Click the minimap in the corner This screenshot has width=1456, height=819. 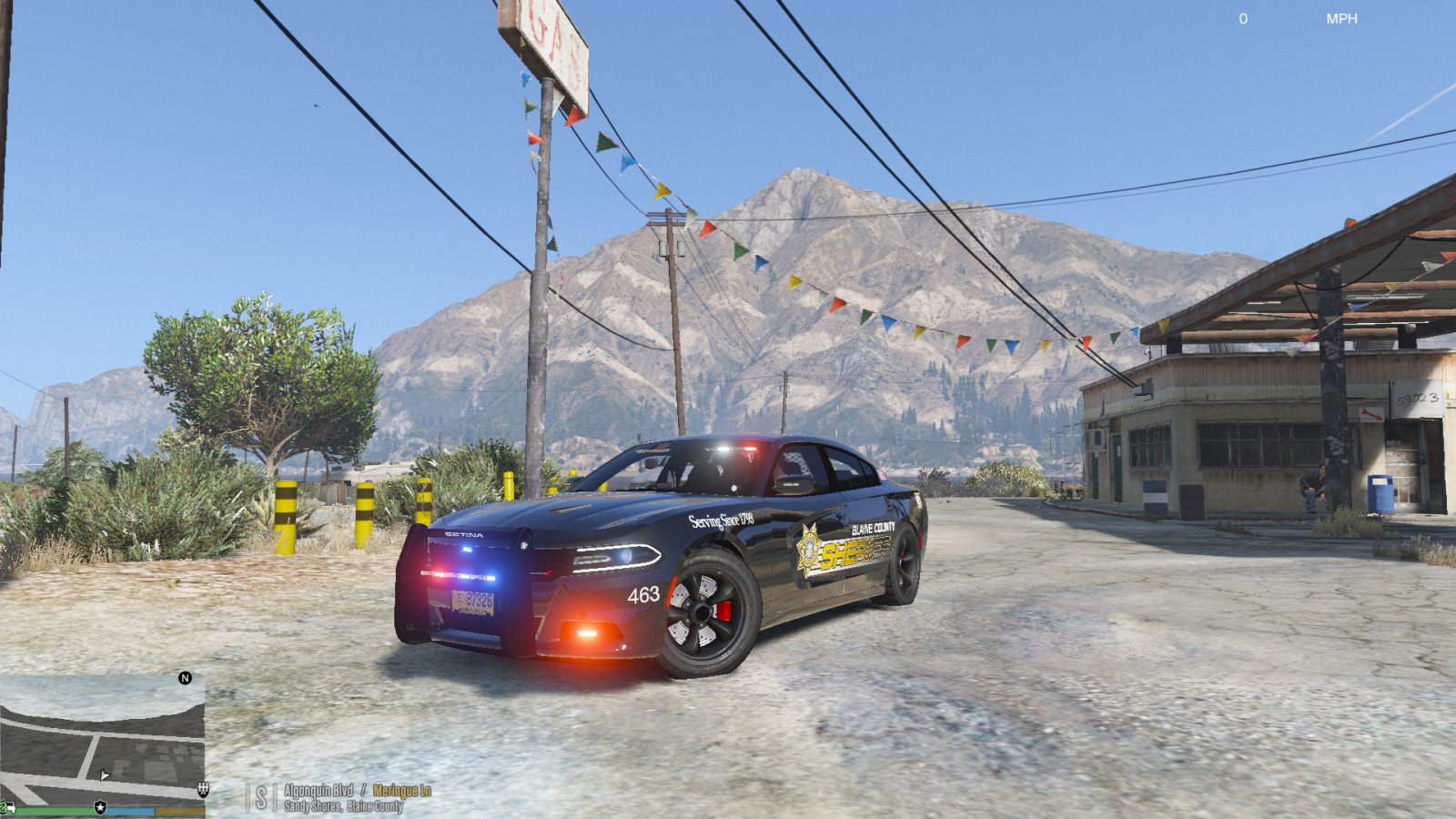click(x=102, y=737)
